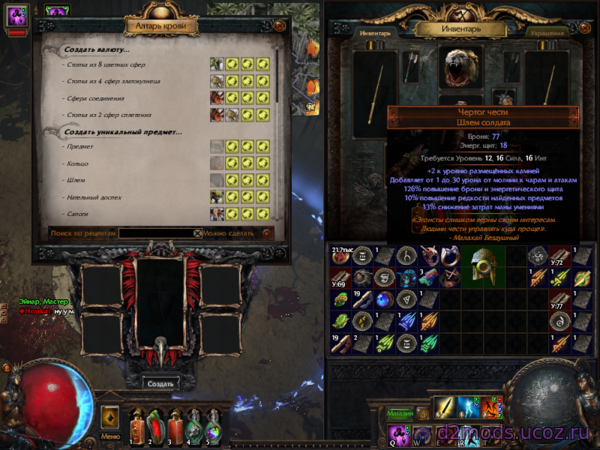The width and height of the screenshot is (600, 450).
Task: Select the large central altar slot
Action: point(160,298)
